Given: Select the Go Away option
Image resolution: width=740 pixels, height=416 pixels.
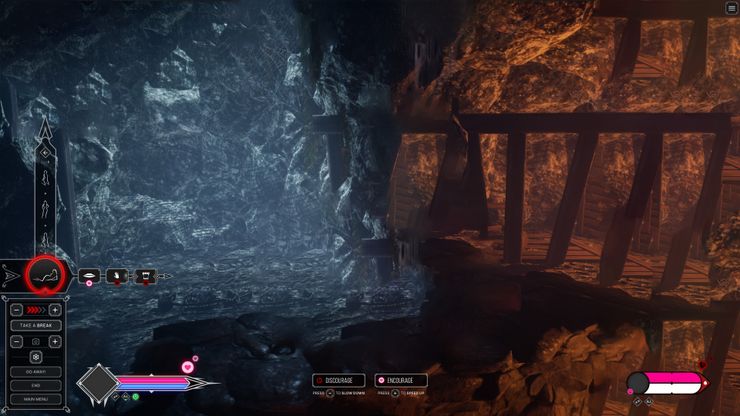Looking at the screenshot, I should pos(36,371).
